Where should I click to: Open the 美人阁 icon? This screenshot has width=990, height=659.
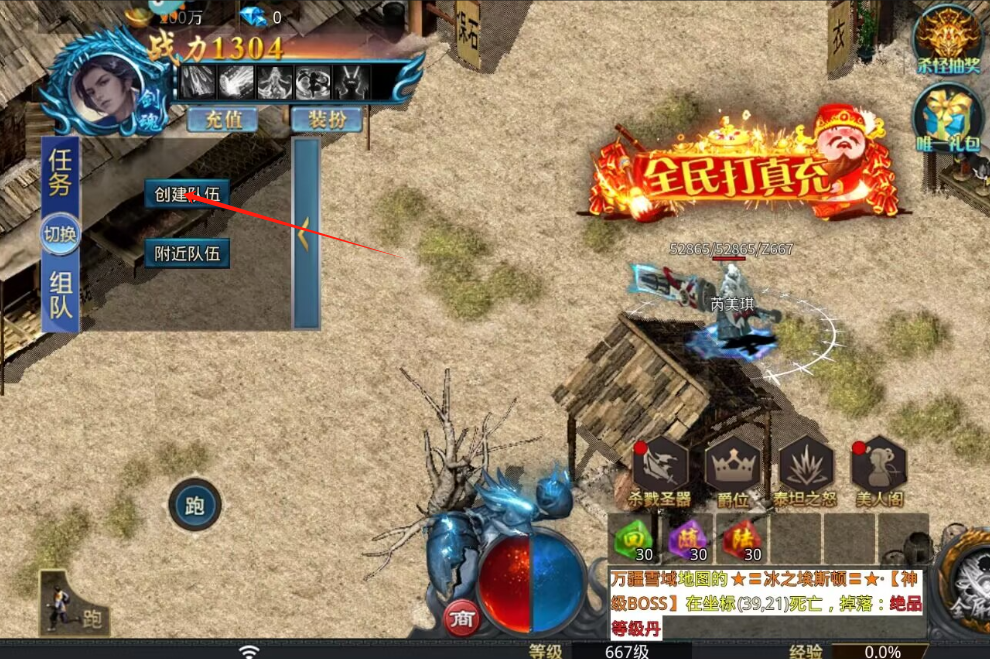click(x=879, y=466)
